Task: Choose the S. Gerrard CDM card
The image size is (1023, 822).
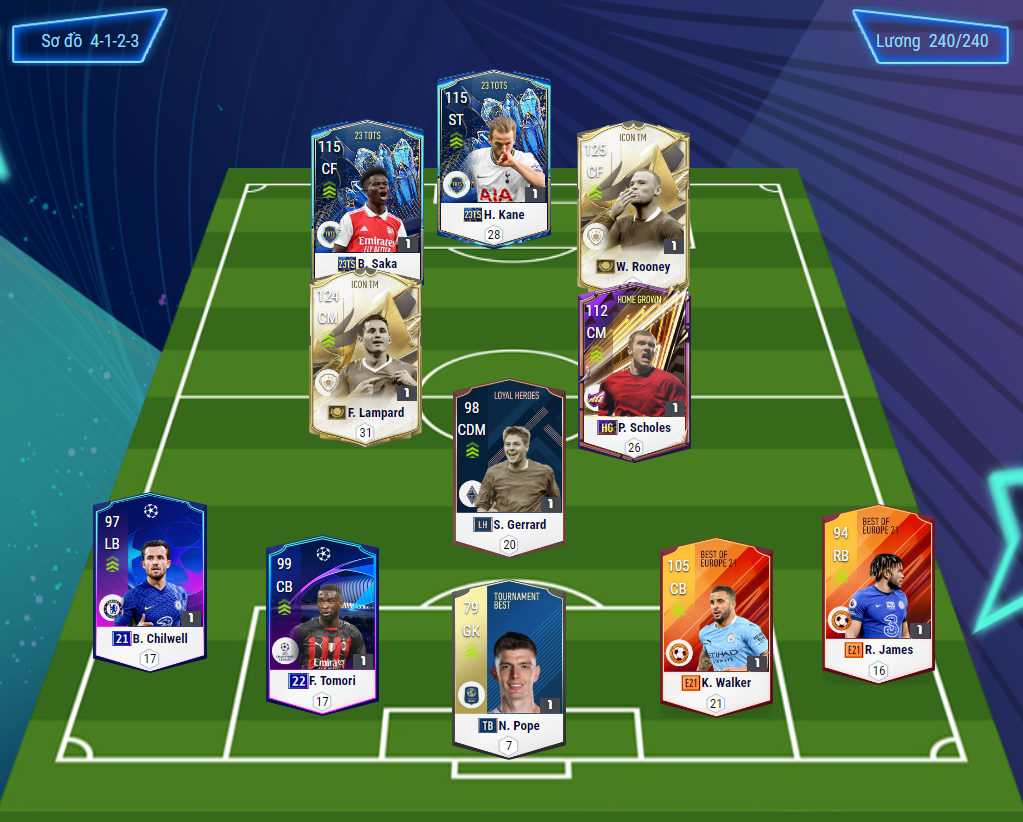Action: coord(509,465)
